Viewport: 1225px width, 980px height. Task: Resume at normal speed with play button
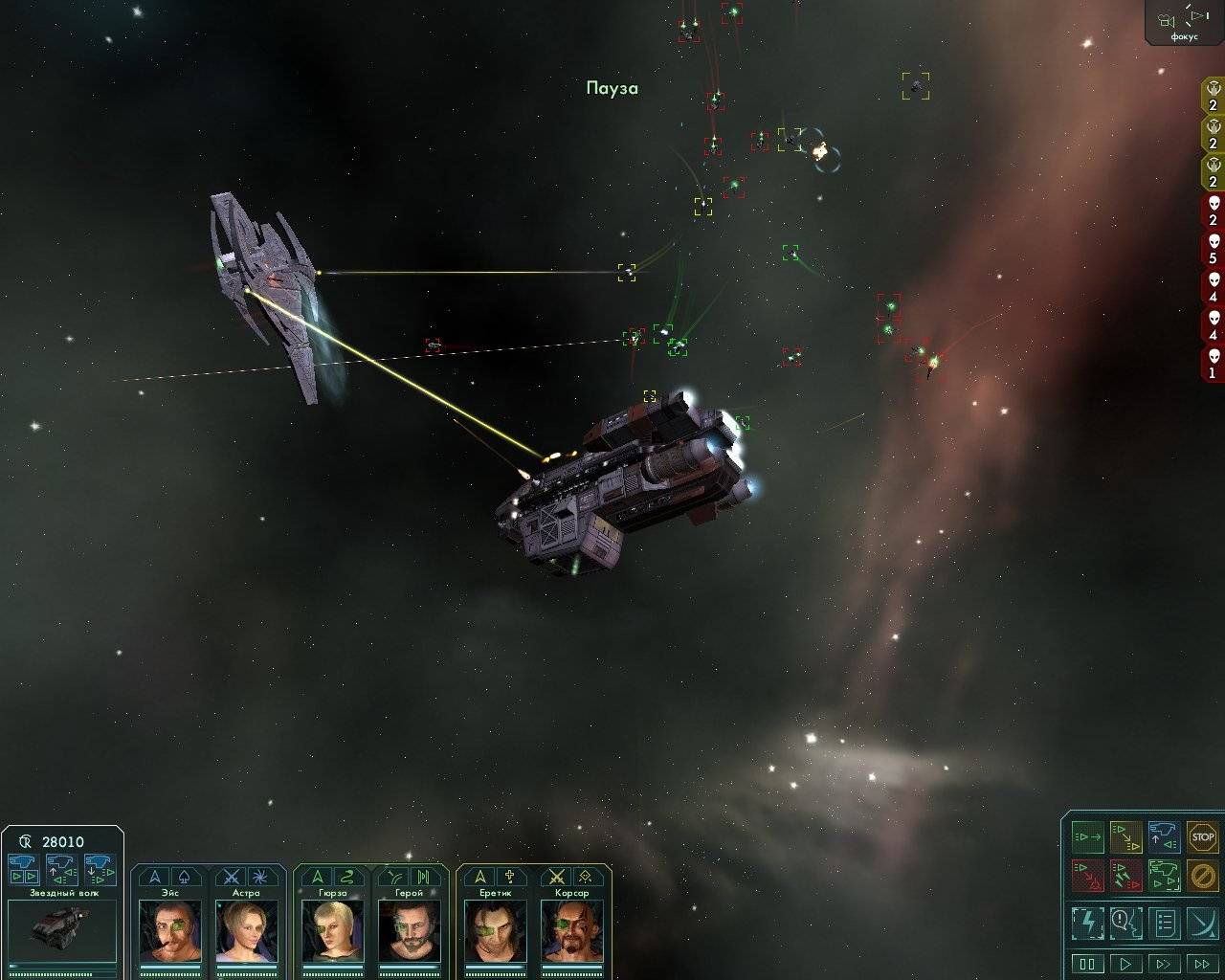click(x=1125, y=964)
